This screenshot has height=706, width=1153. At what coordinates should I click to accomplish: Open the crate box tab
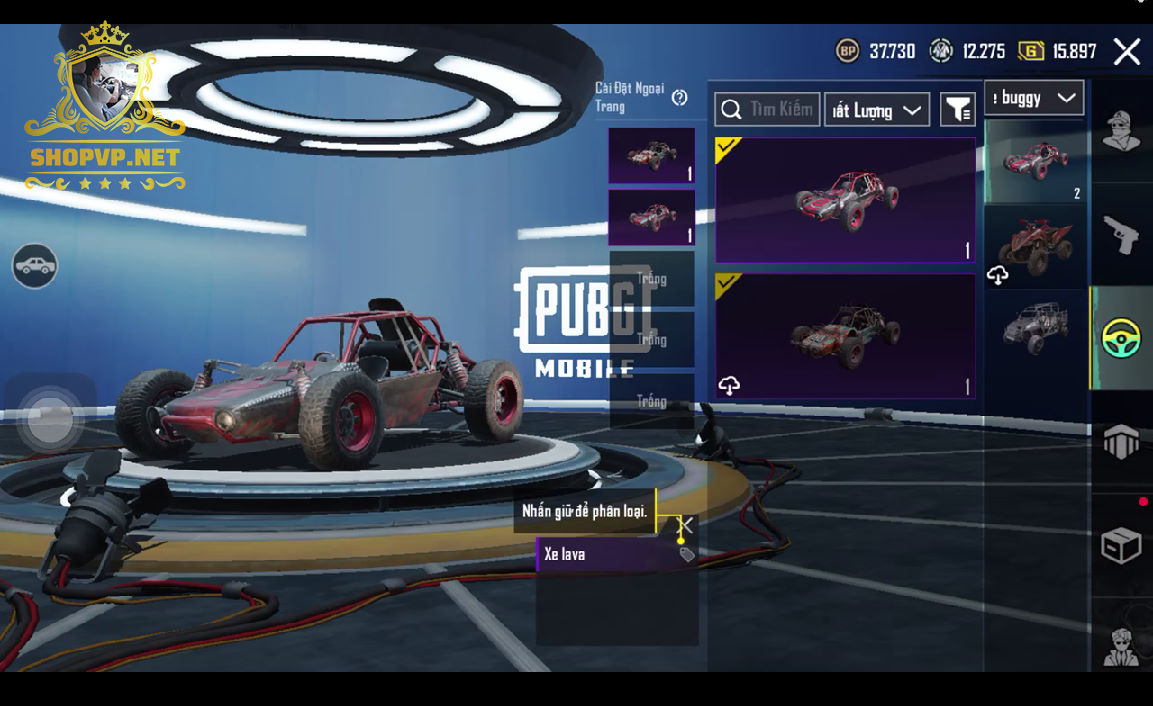tap(1121, 546)
